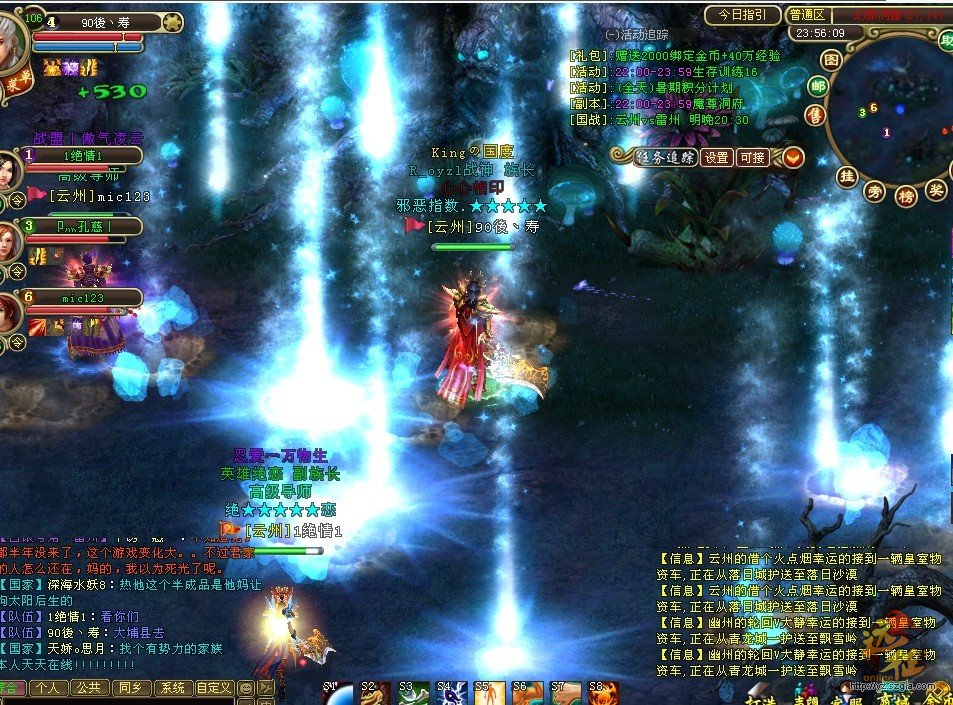Select party member 1绝情1 portrait
This screenshot has height=705, width=953.
point(9,168)
